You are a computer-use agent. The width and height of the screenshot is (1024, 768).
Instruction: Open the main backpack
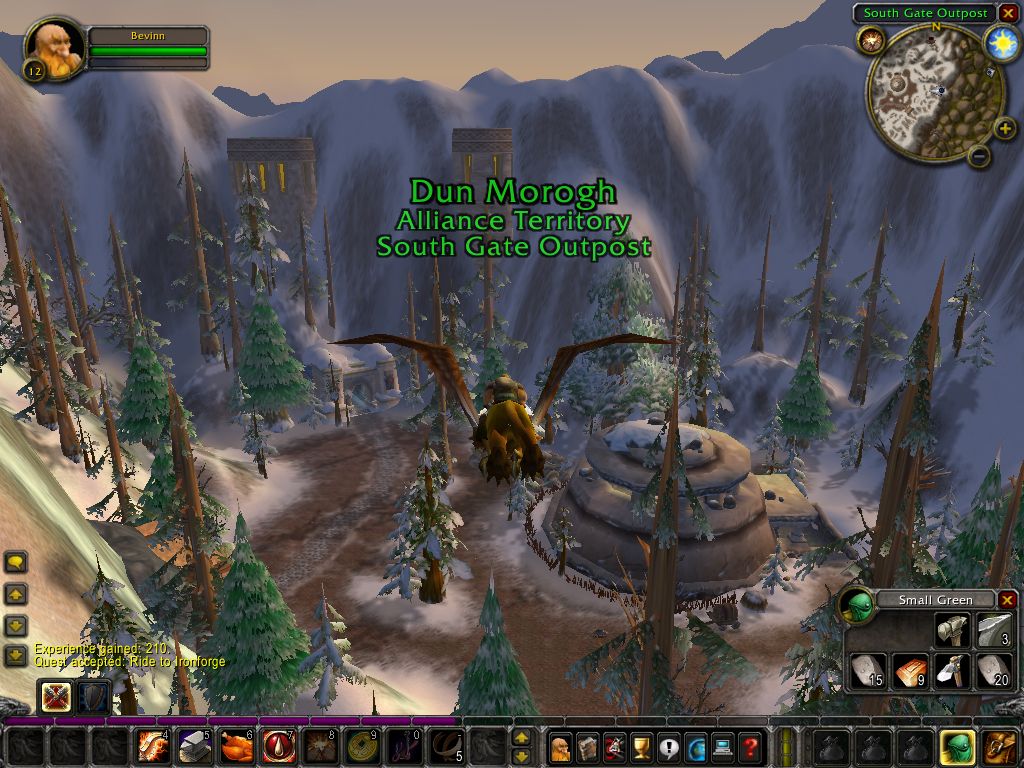998,747
